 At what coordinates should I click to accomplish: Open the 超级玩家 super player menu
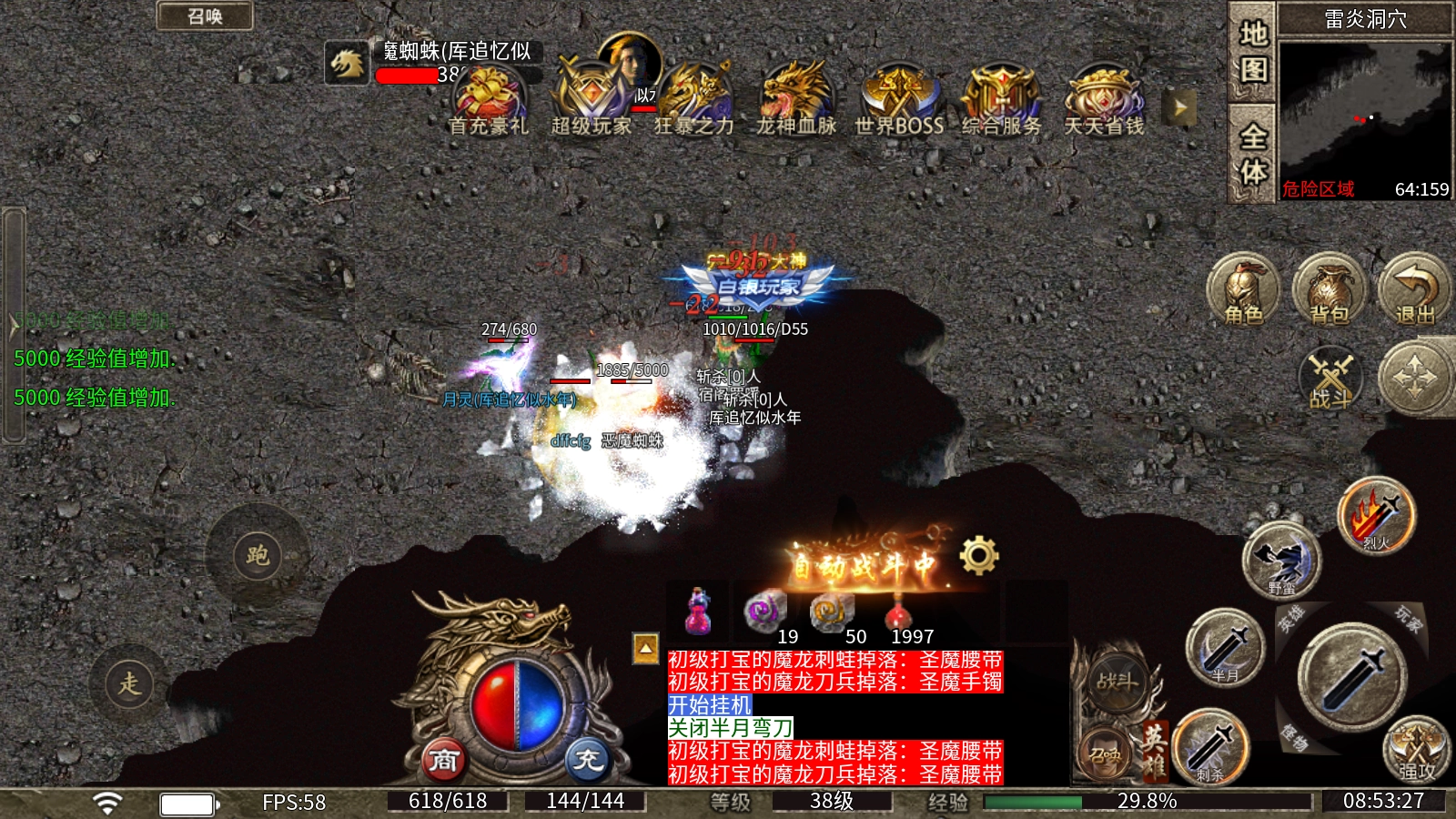coord(591,100)
